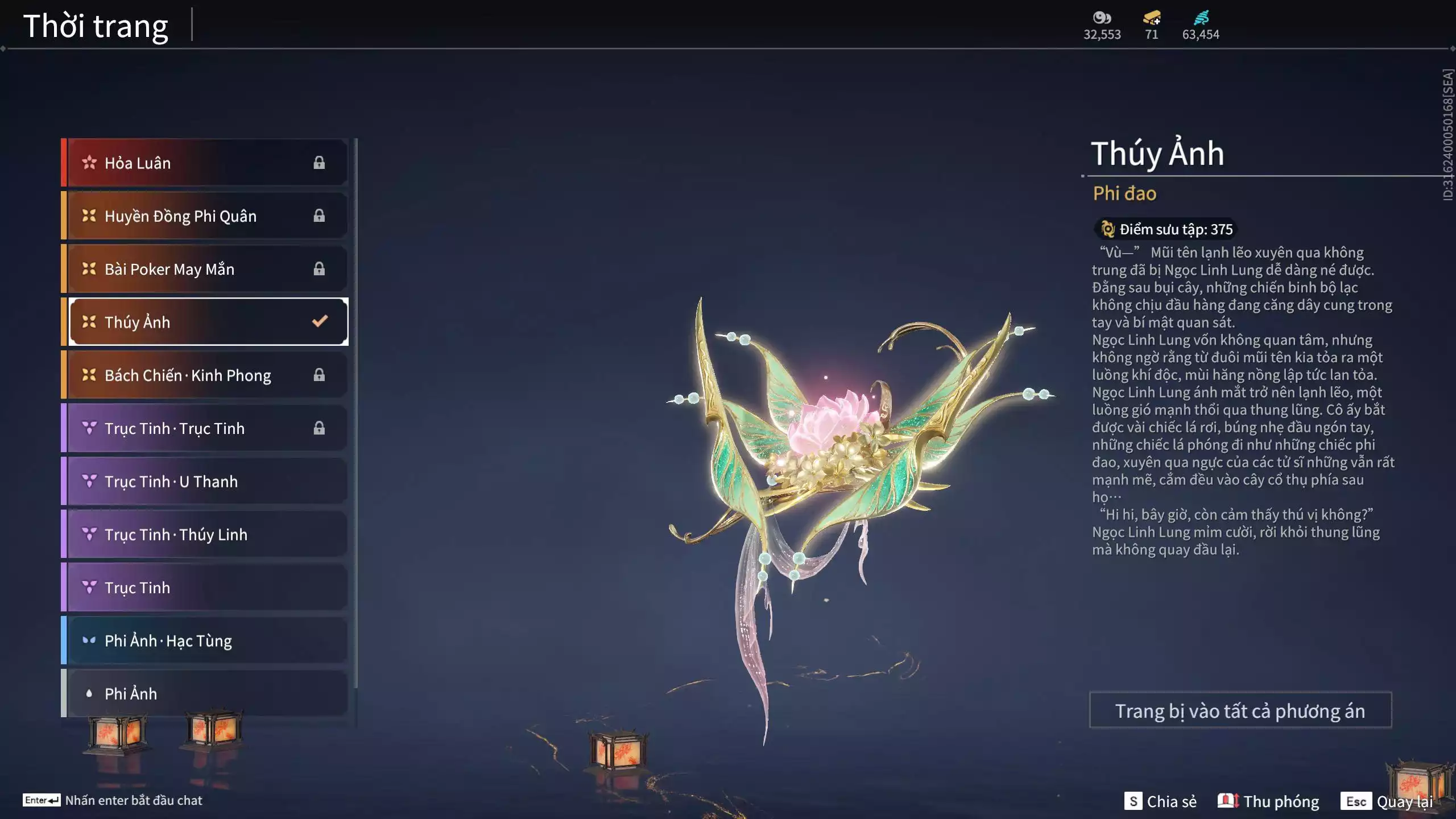
Task: Click the equipped Thúy Ảnh entry
Action: [x=208, y=322]
